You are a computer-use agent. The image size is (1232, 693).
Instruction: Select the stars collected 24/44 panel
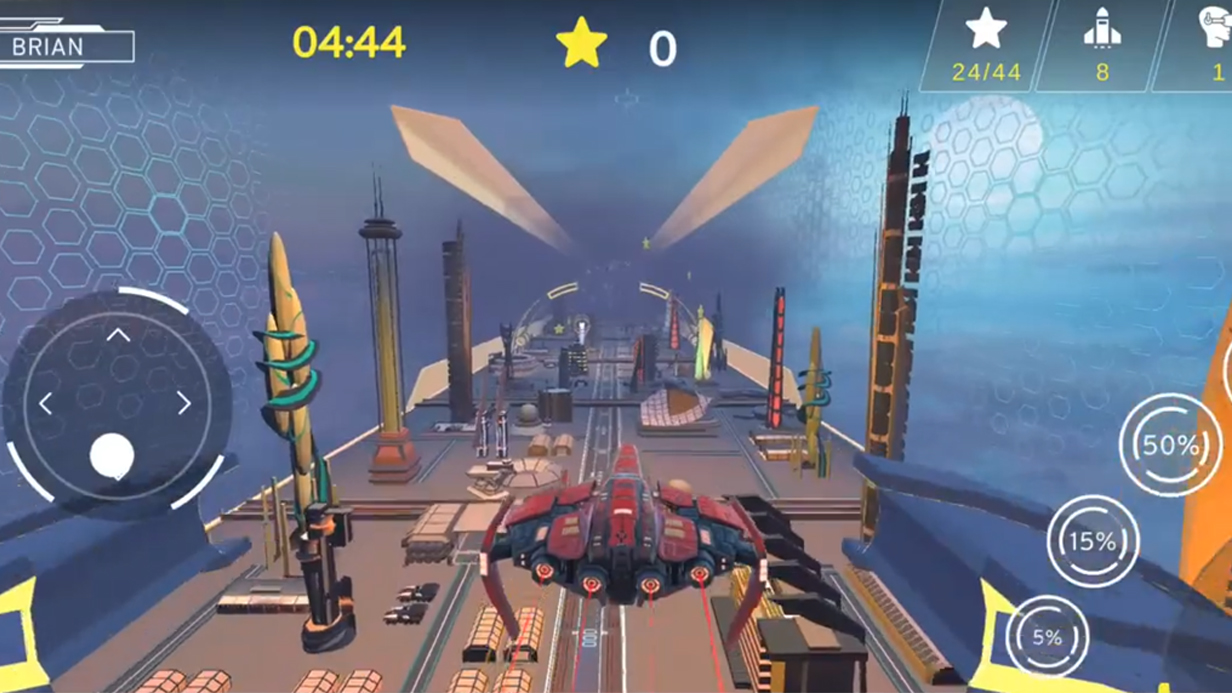click(986, 46)
